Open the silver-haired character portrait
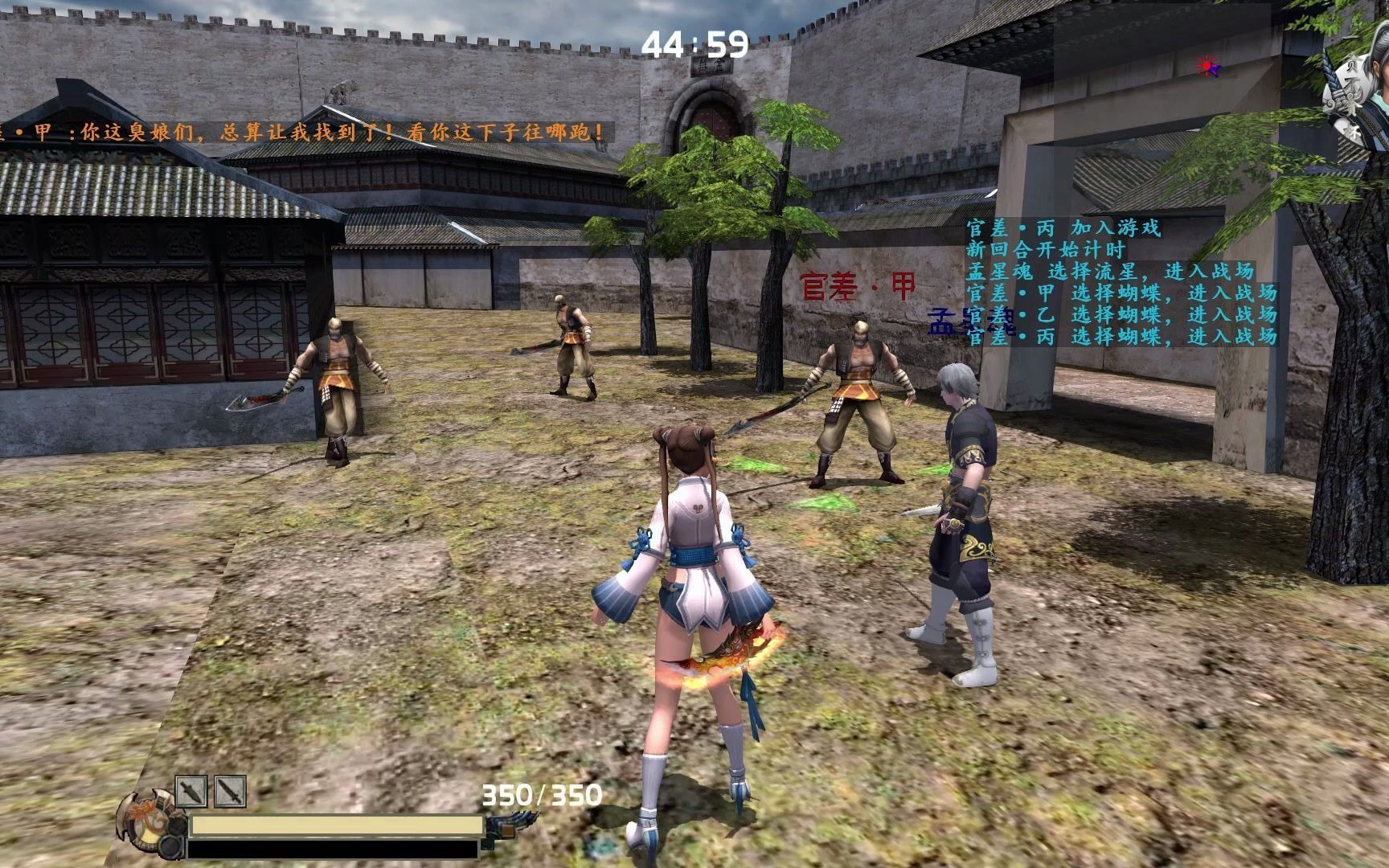1389x868 pixels. click(x=1359, y=98)
